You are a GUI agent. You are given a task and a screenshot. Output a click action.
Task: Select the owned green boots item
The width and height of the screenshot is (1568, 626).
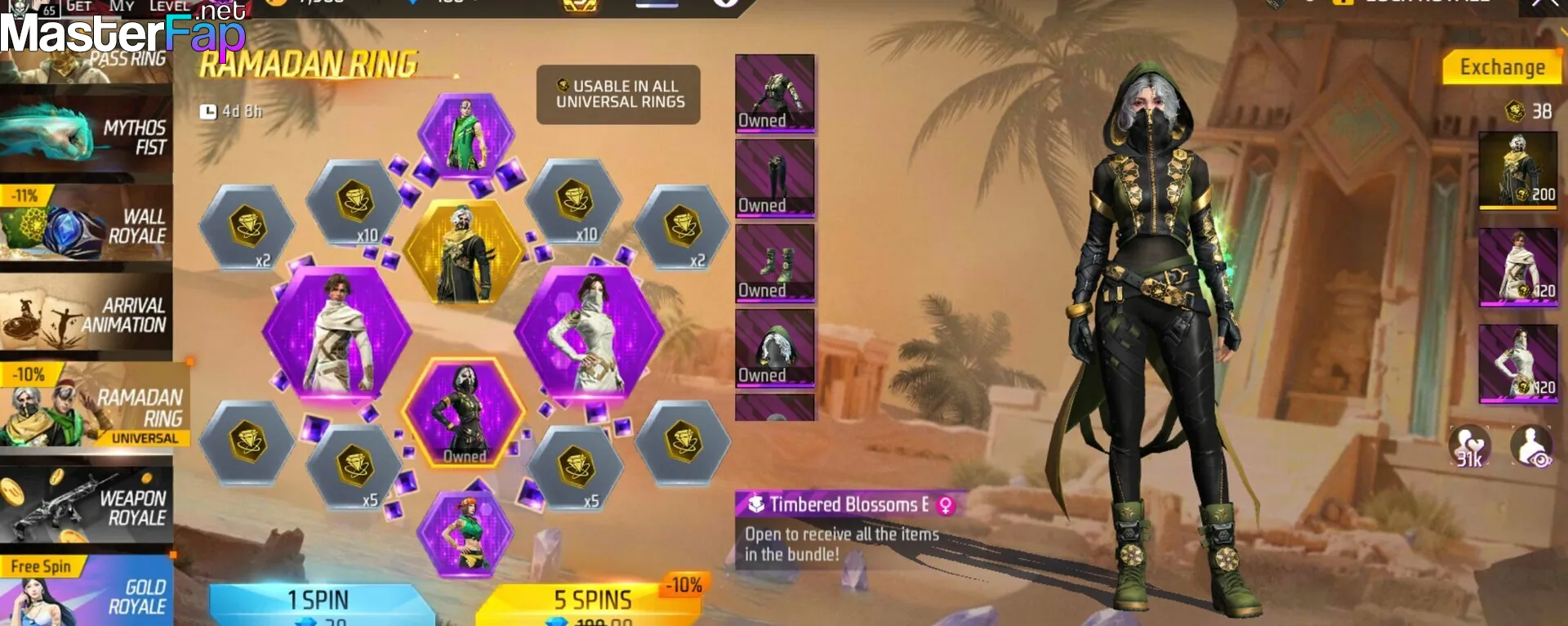click(775, 262)
